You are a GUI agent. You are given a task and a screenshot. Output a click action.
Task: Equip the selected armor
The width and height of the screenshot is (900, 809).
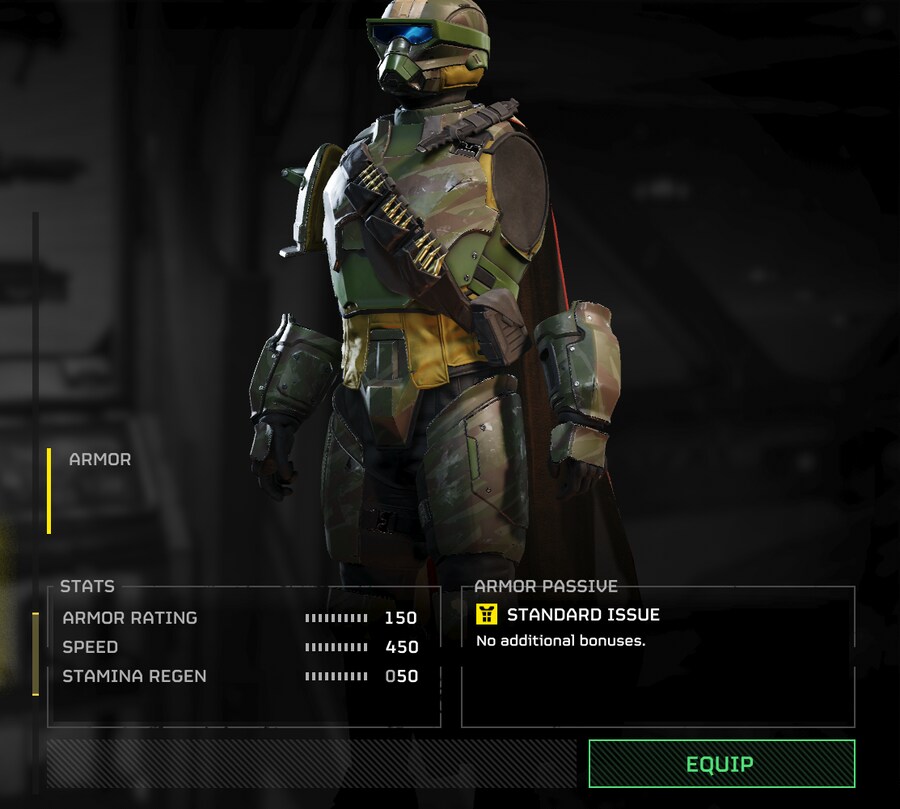click(x=721, y=764)
